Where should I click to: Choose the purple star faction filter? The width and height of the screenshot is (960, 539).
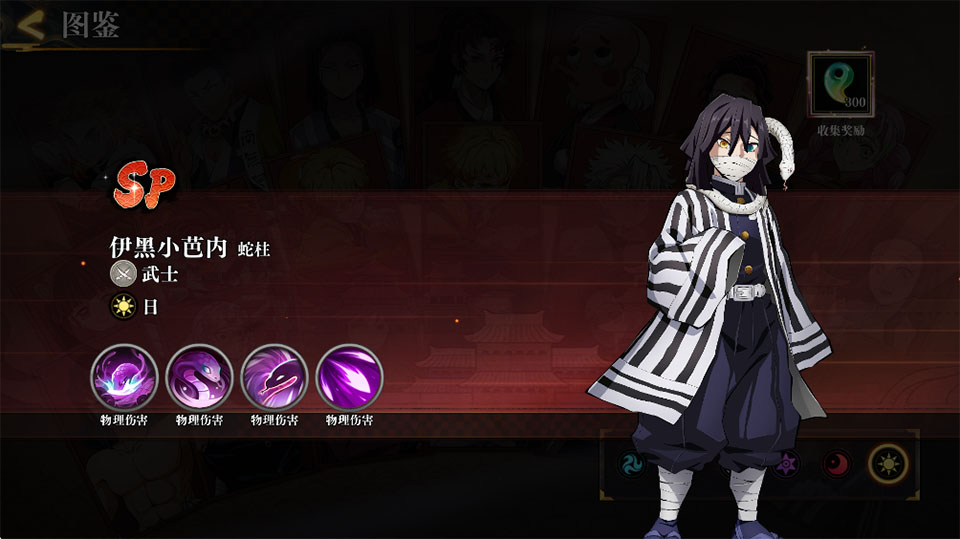point(787,464)
